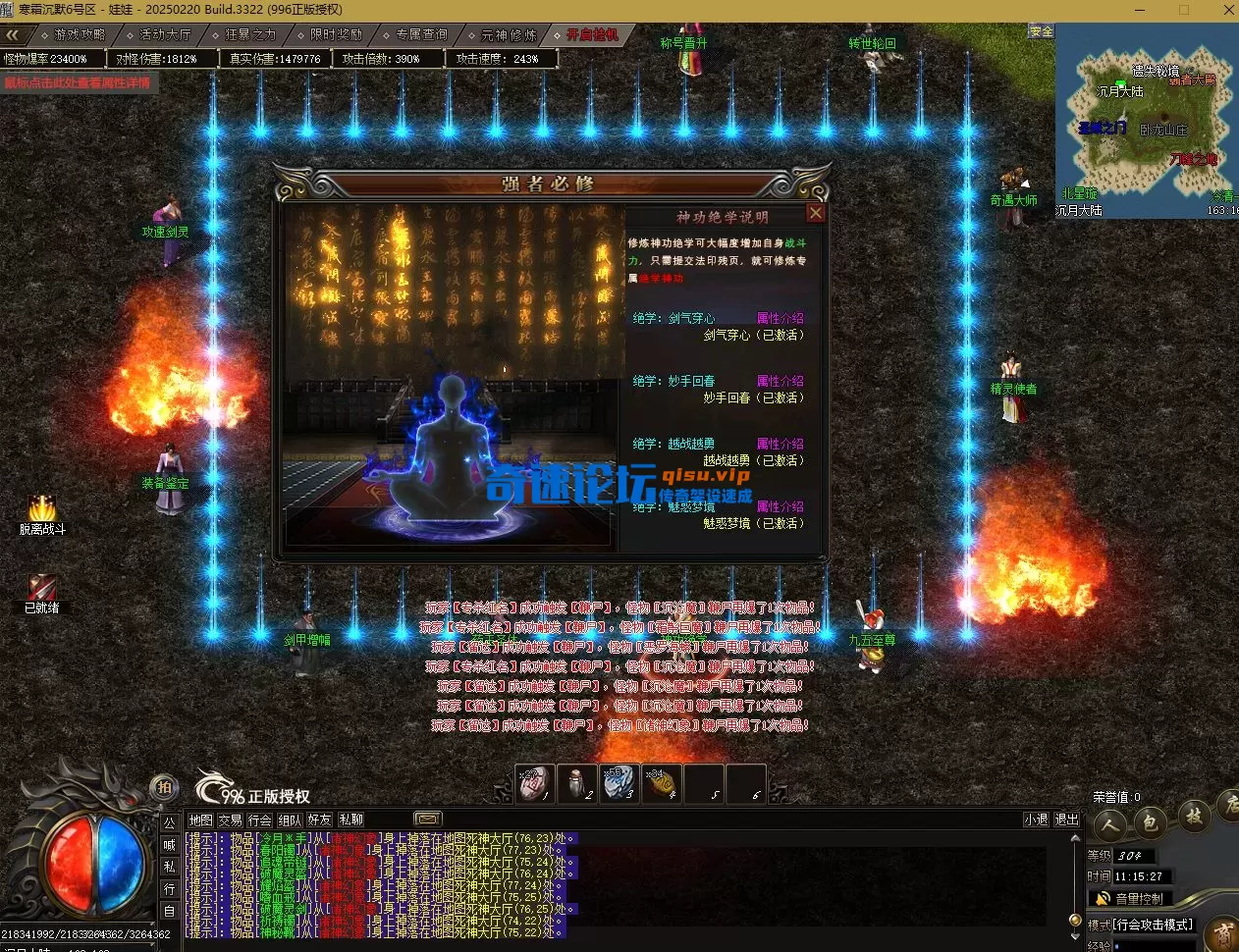Viewport: 1239px width, 952px height.
Task: Select the 狂暴之力 tab
Action: [x=251, y=34]
